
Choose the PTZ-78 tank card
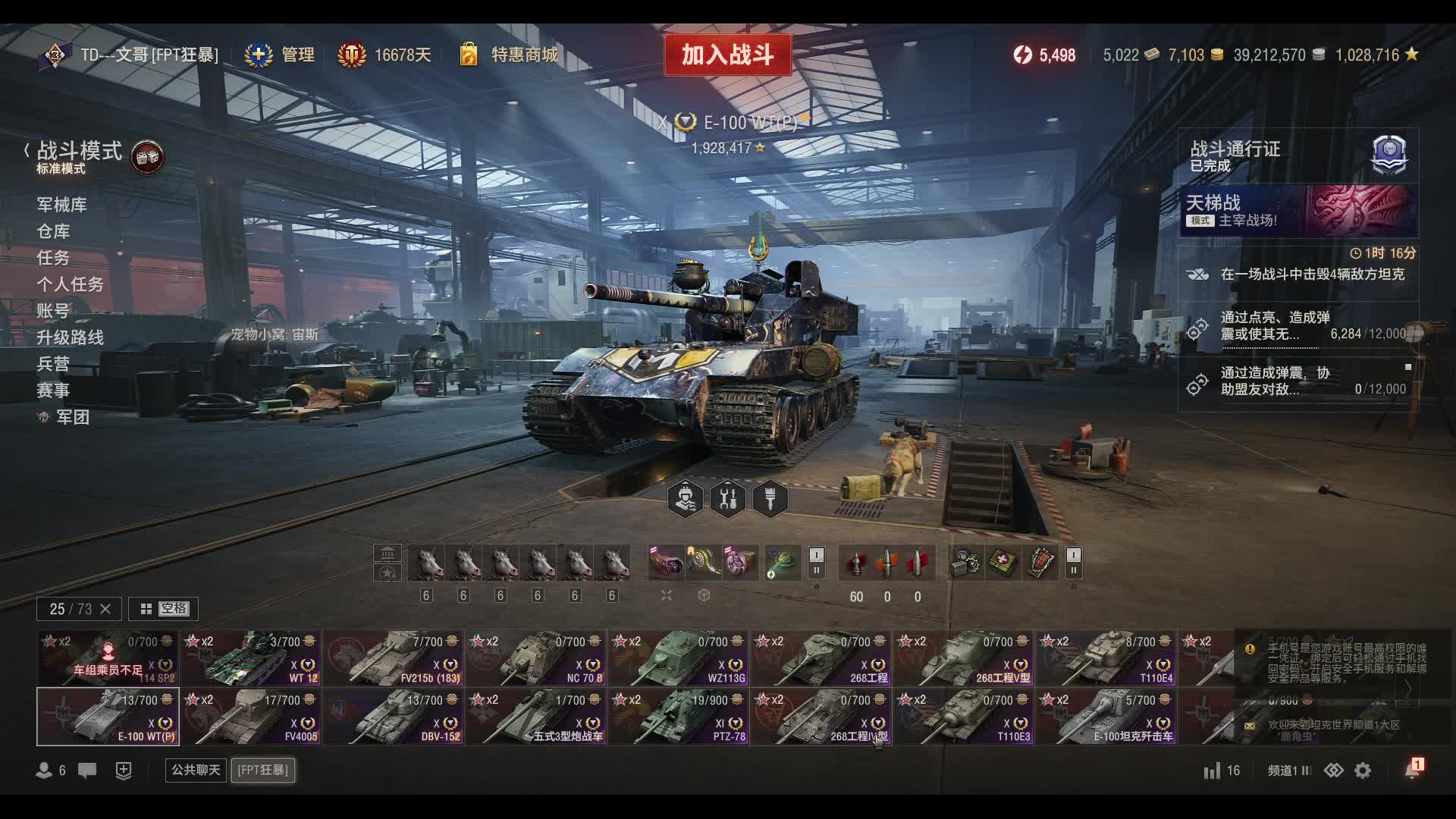pos(679,717)
